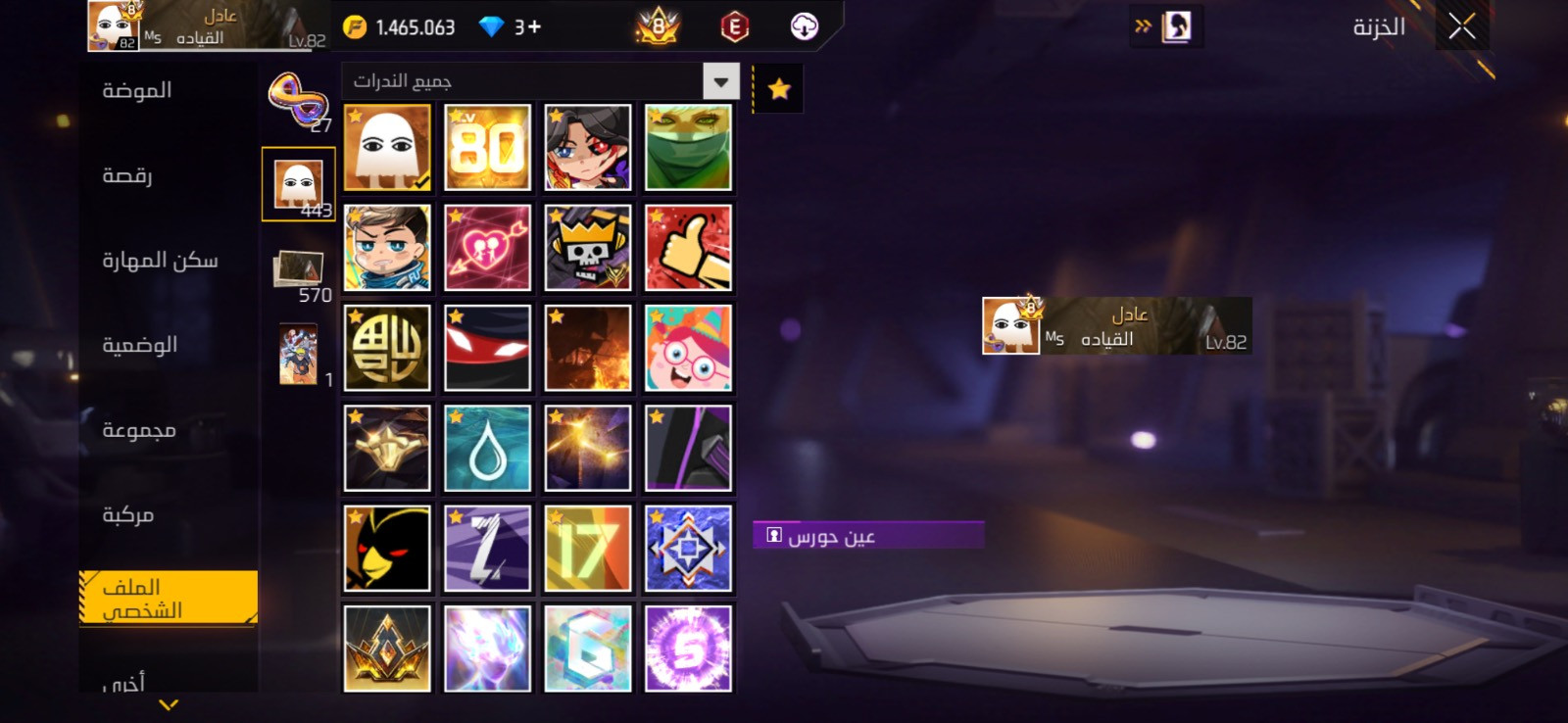Pick the crowned skull avatar

588,248
